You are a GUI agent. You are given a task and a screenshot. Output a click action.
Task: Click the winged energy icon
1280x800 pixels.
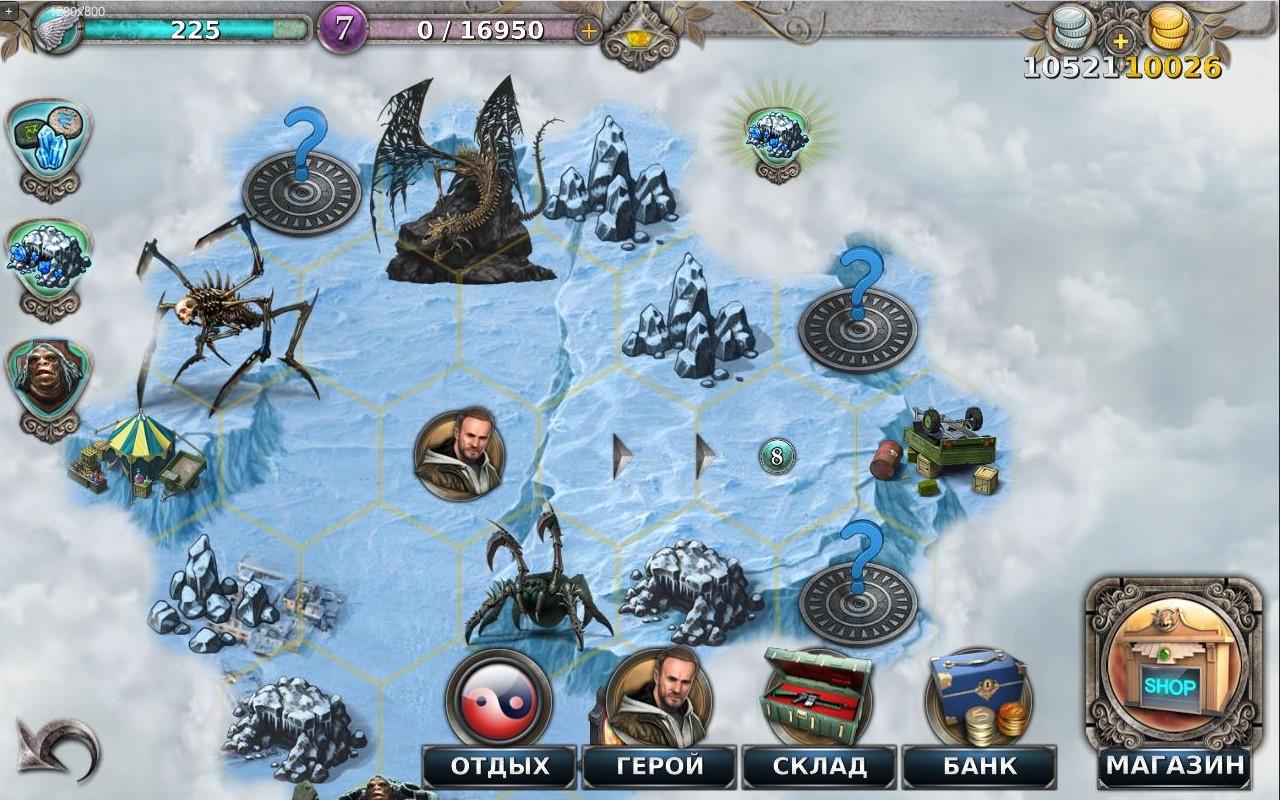pyautogui.click(x=56, y=29)
